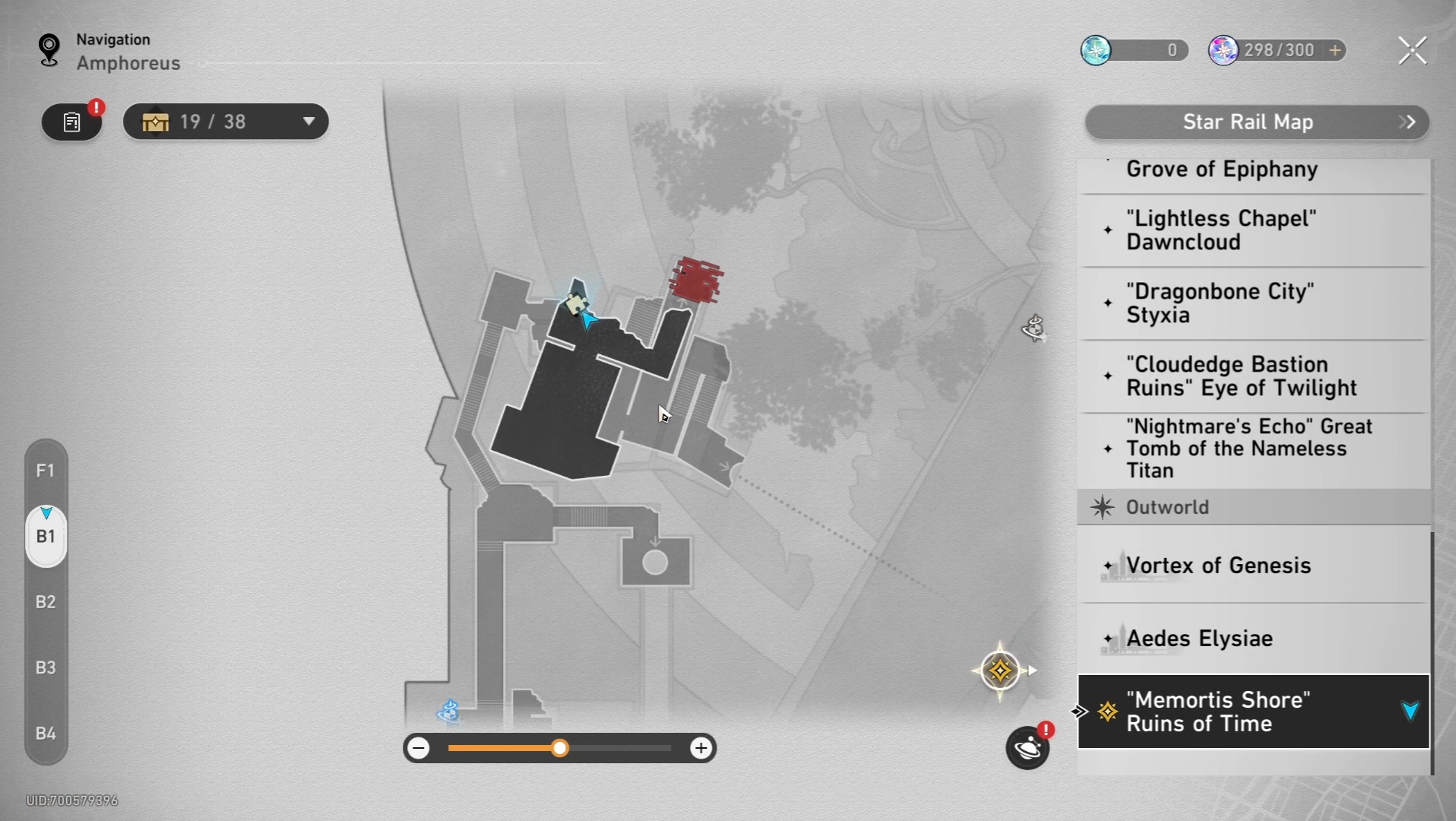Open the Star Rail Map

1256,122
